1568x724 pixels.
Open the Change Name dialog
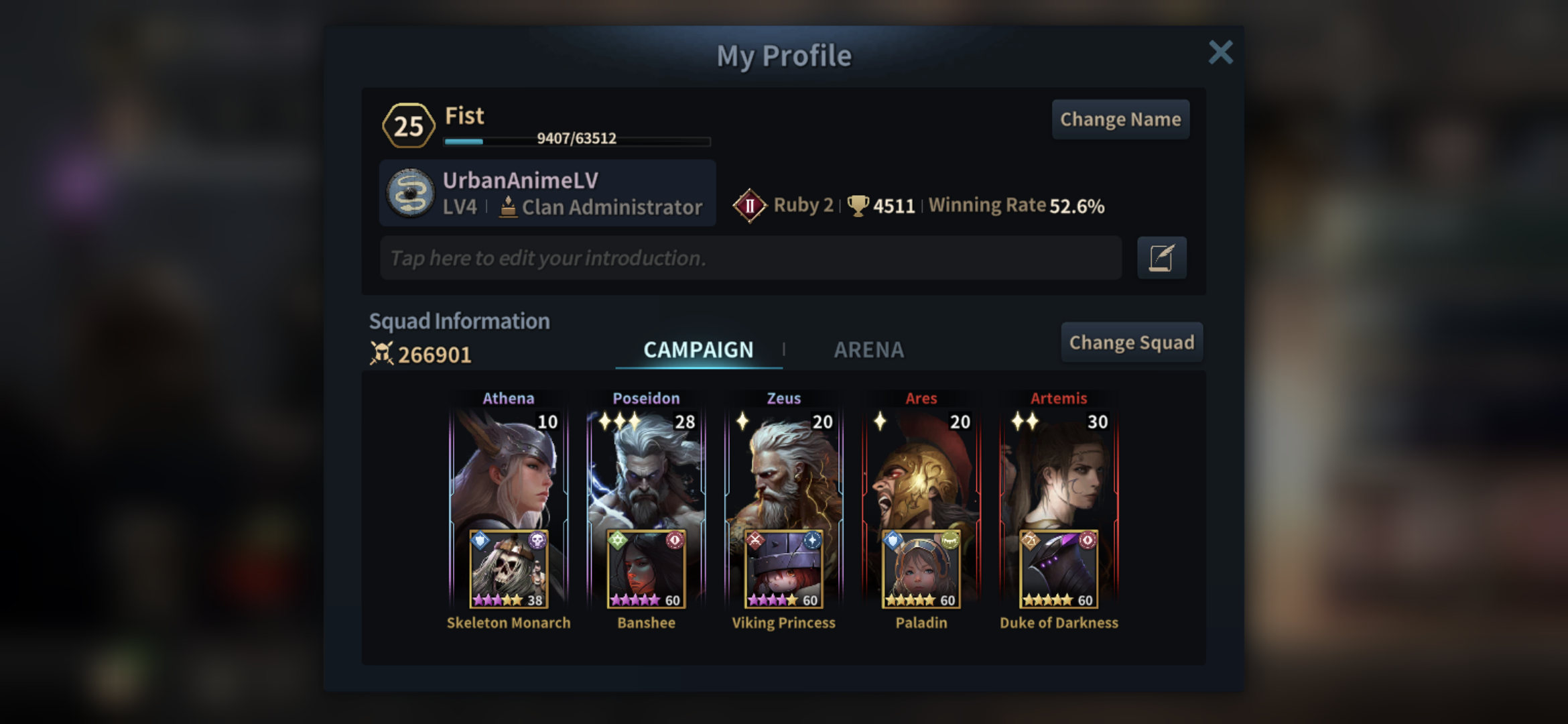pyautogui.click(x=1120, y=120)
